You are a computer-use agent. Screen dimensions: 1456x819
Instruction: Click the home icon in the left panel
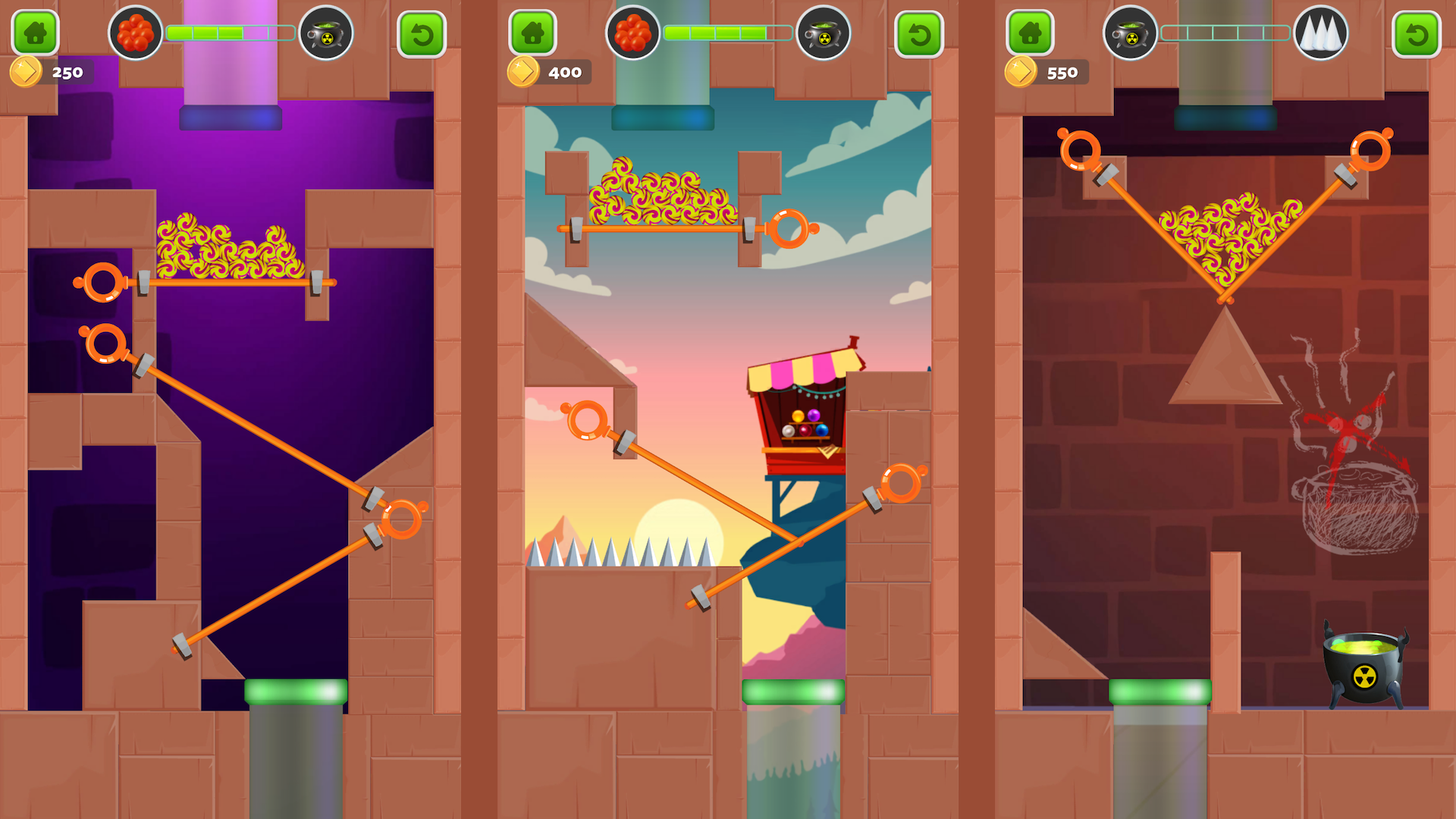[35, 33]
